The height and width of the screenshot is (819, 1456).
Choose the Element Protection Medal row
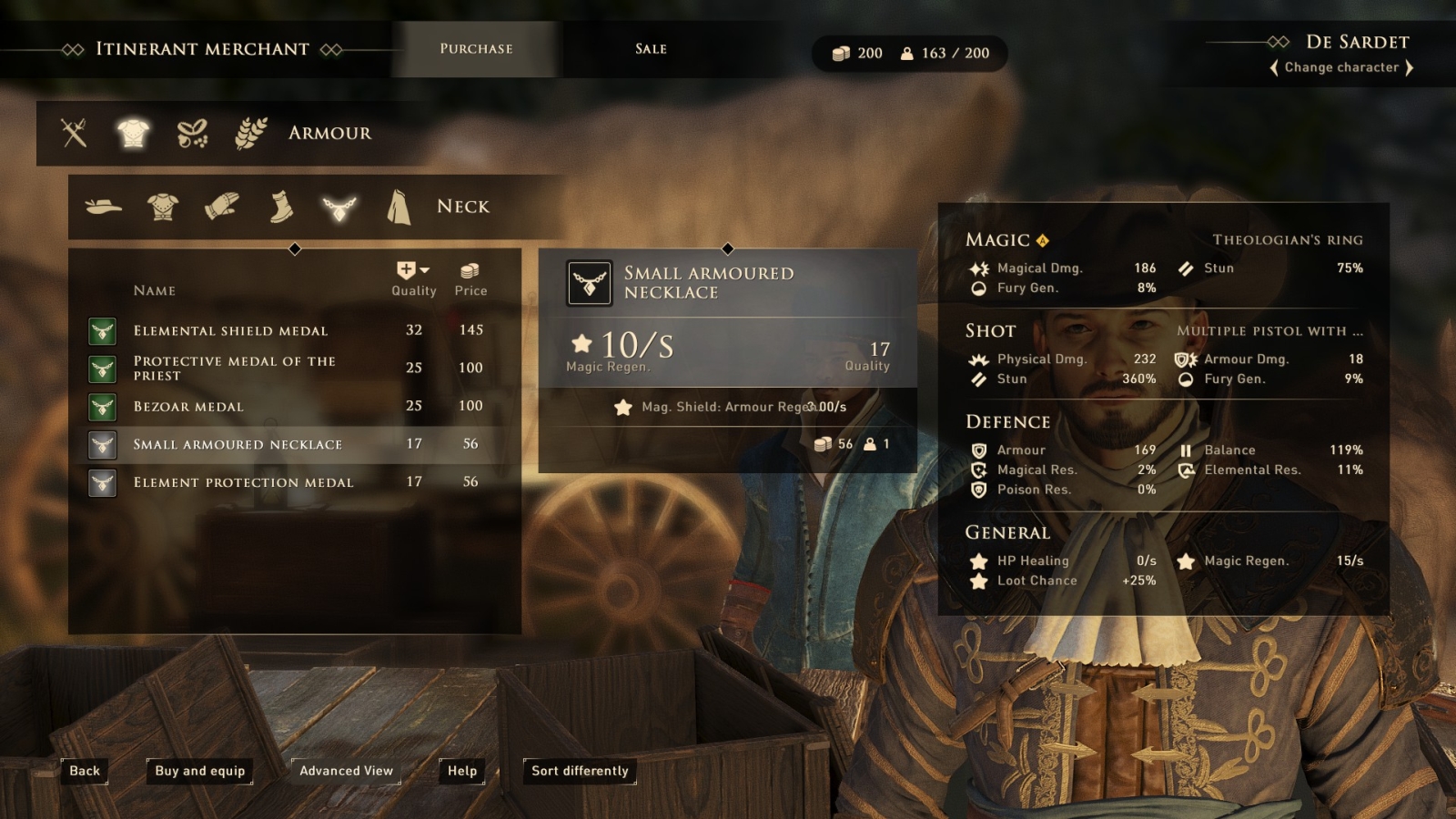pos(243,482)
